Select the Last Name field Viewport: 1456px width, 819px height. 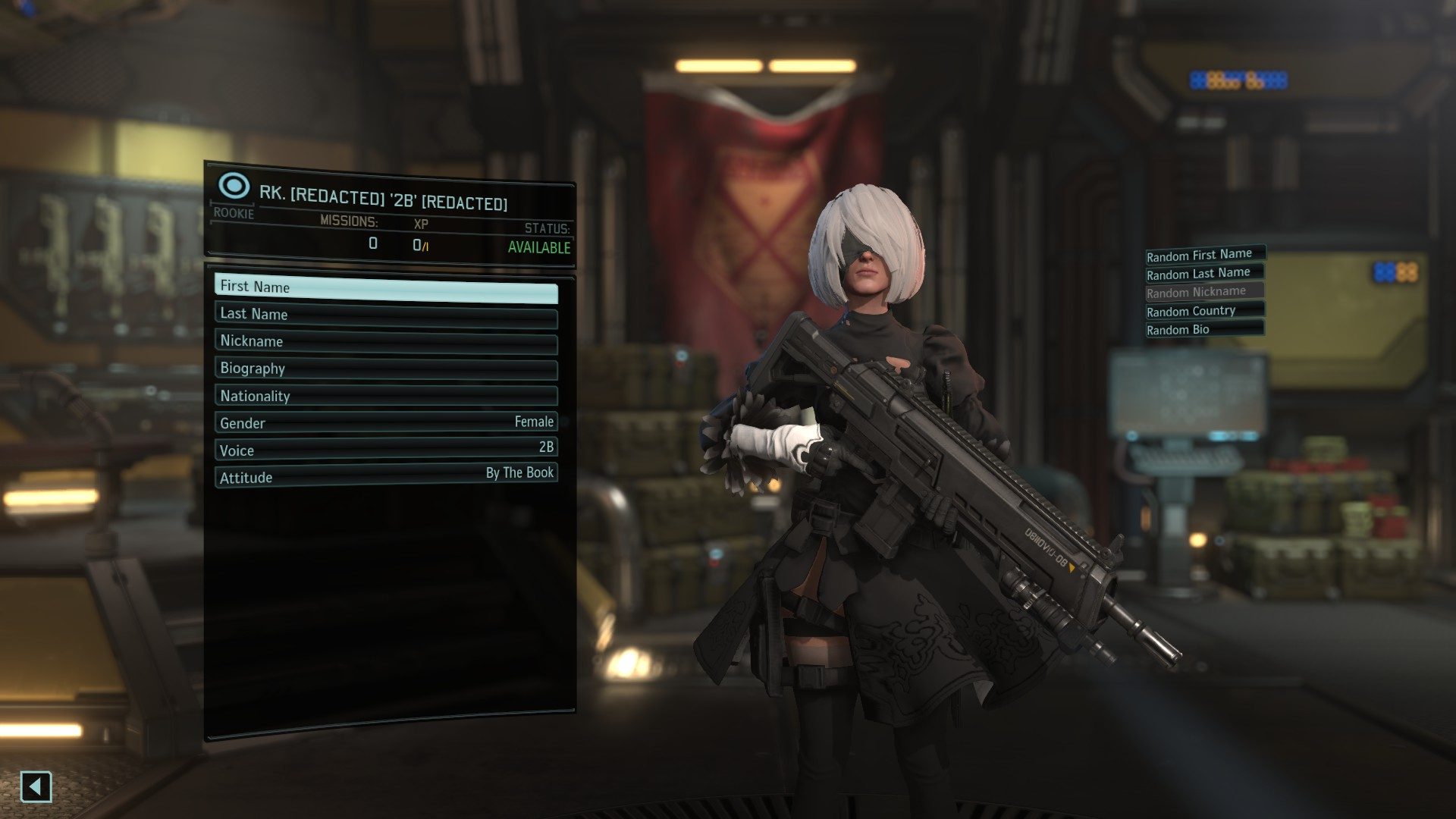(x=385, y=314)
